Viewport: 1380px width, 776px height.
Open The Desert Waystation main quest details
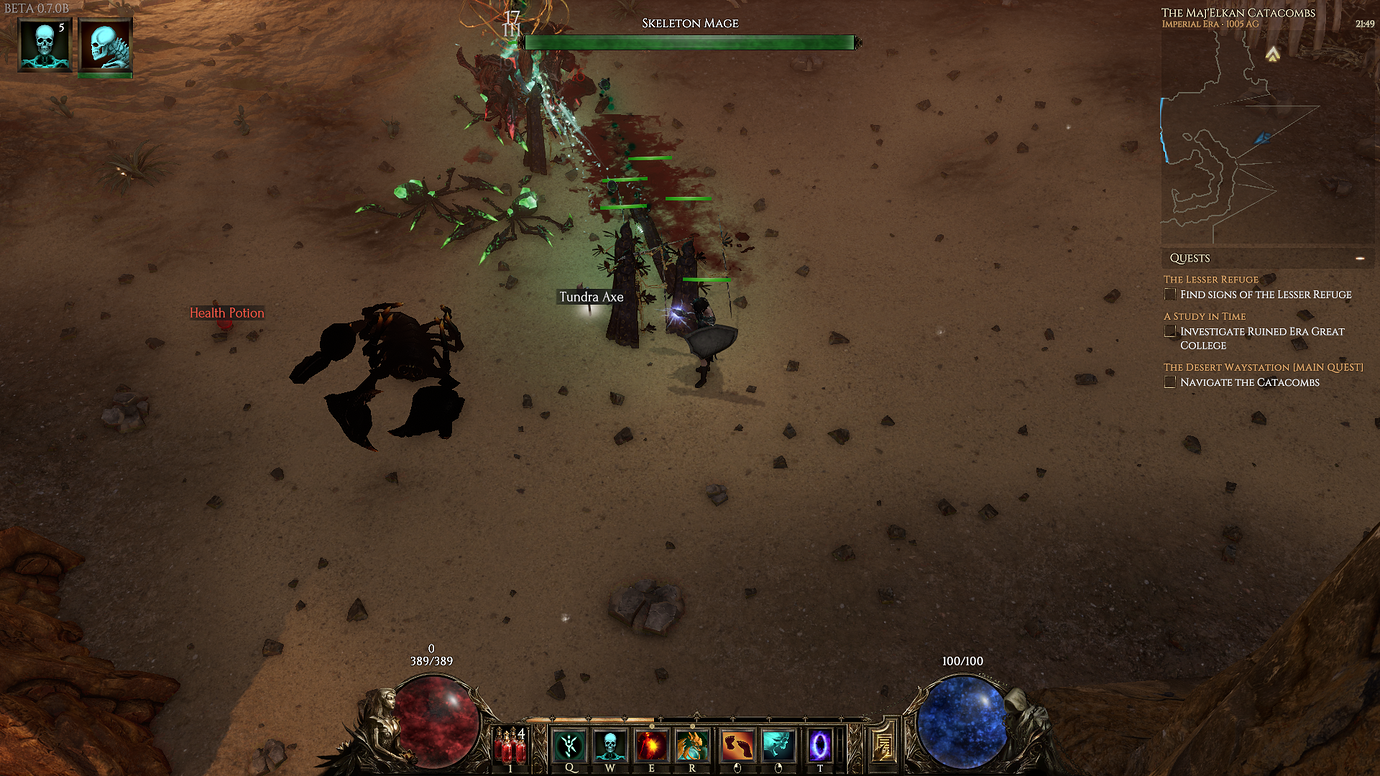[x=1262, y=367]
